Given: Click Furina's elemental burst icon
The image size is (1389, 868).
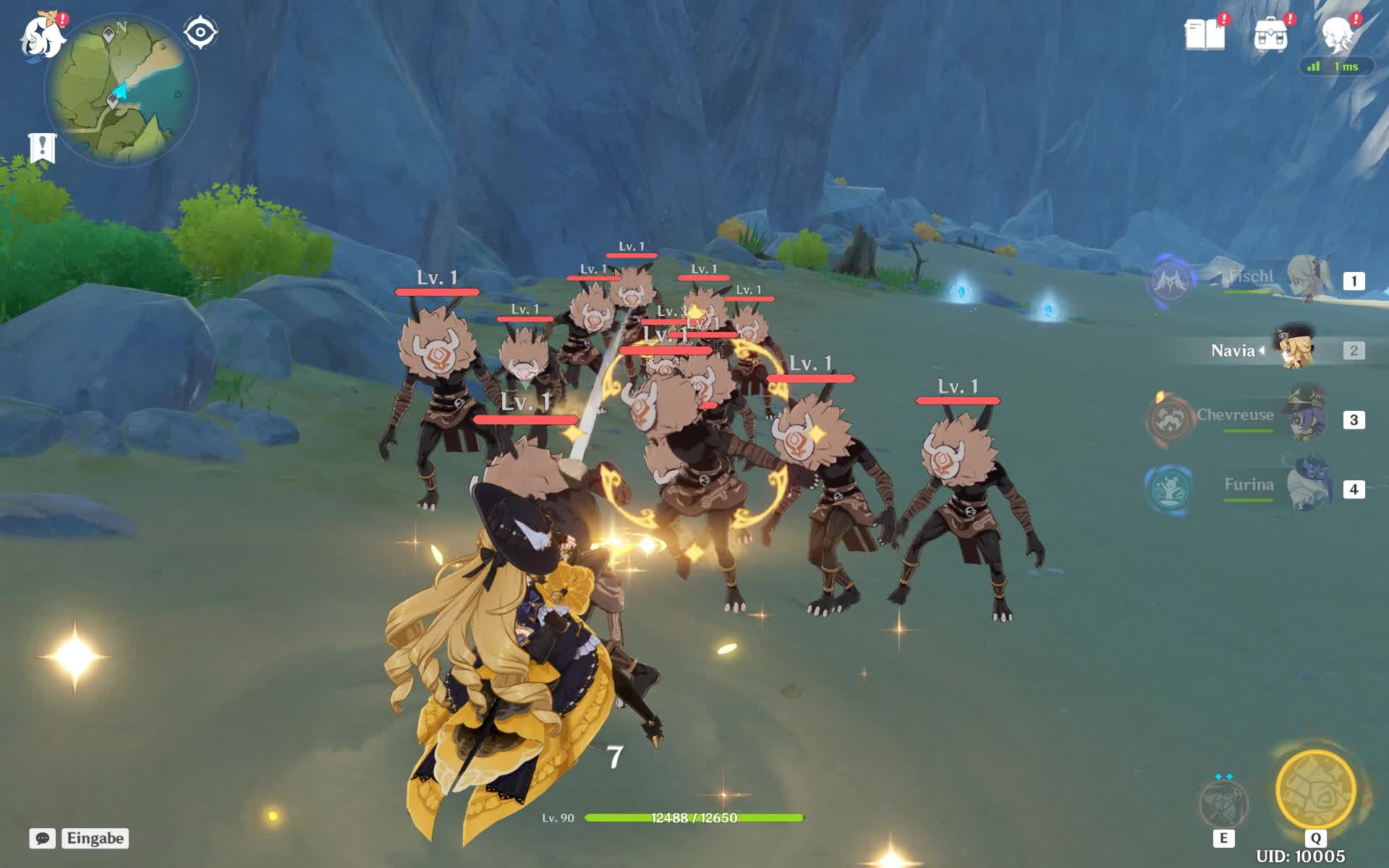Looking at the screenshot, I should pyautogui.click(x=1169, y=488).
